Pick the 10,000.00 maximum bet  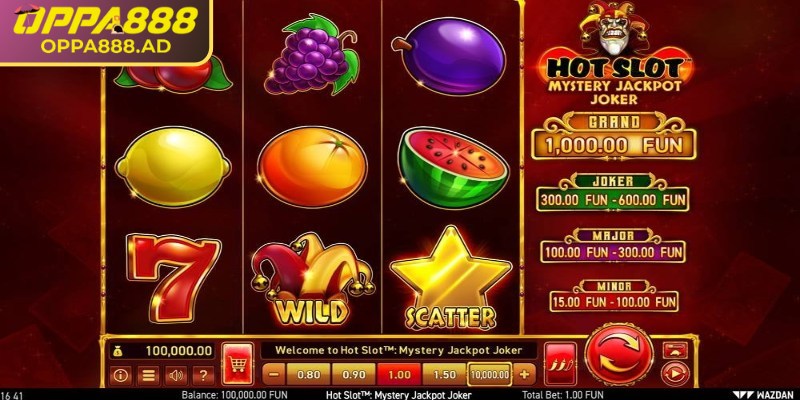pyautogui.click(x=489, y=375)
